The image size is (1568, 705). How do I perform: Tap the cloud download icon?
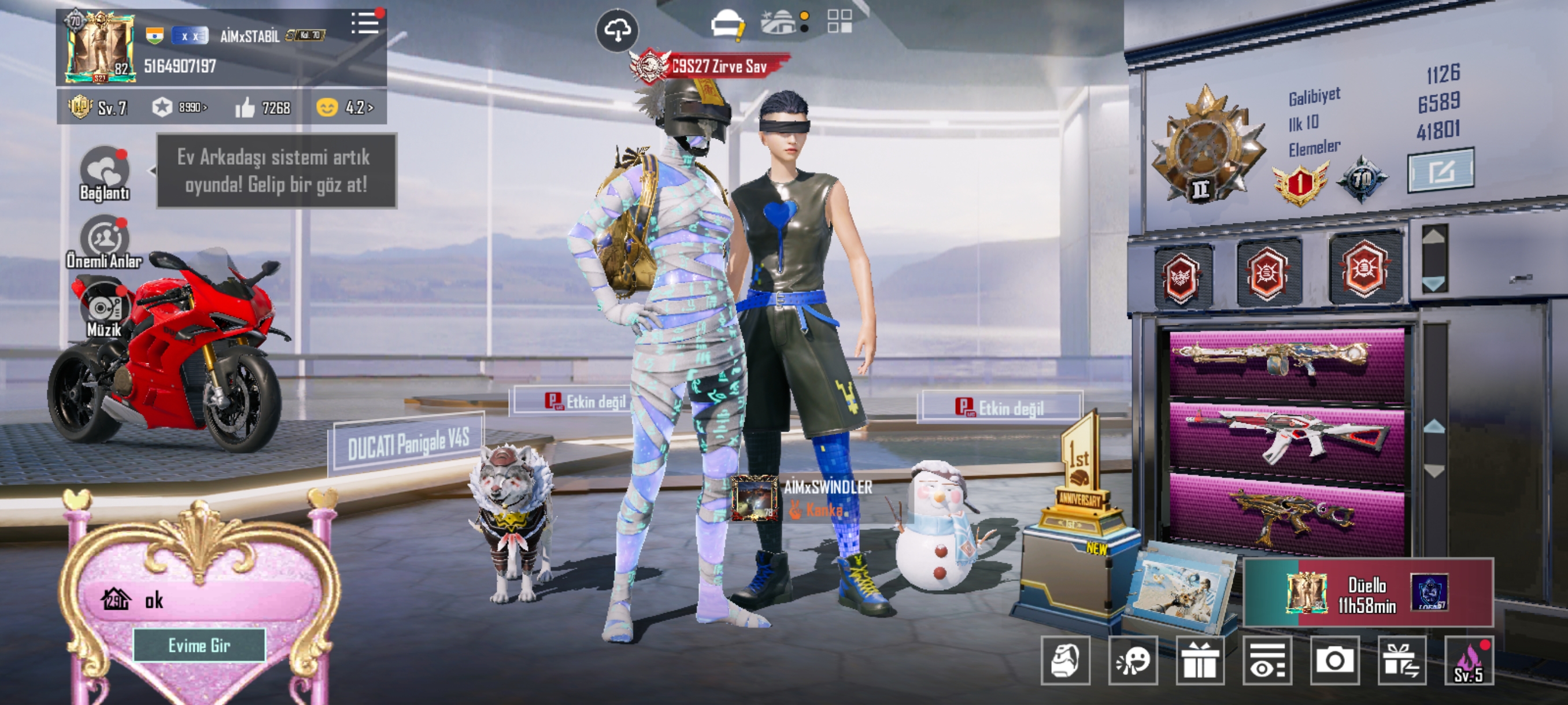tap(617, 30)
